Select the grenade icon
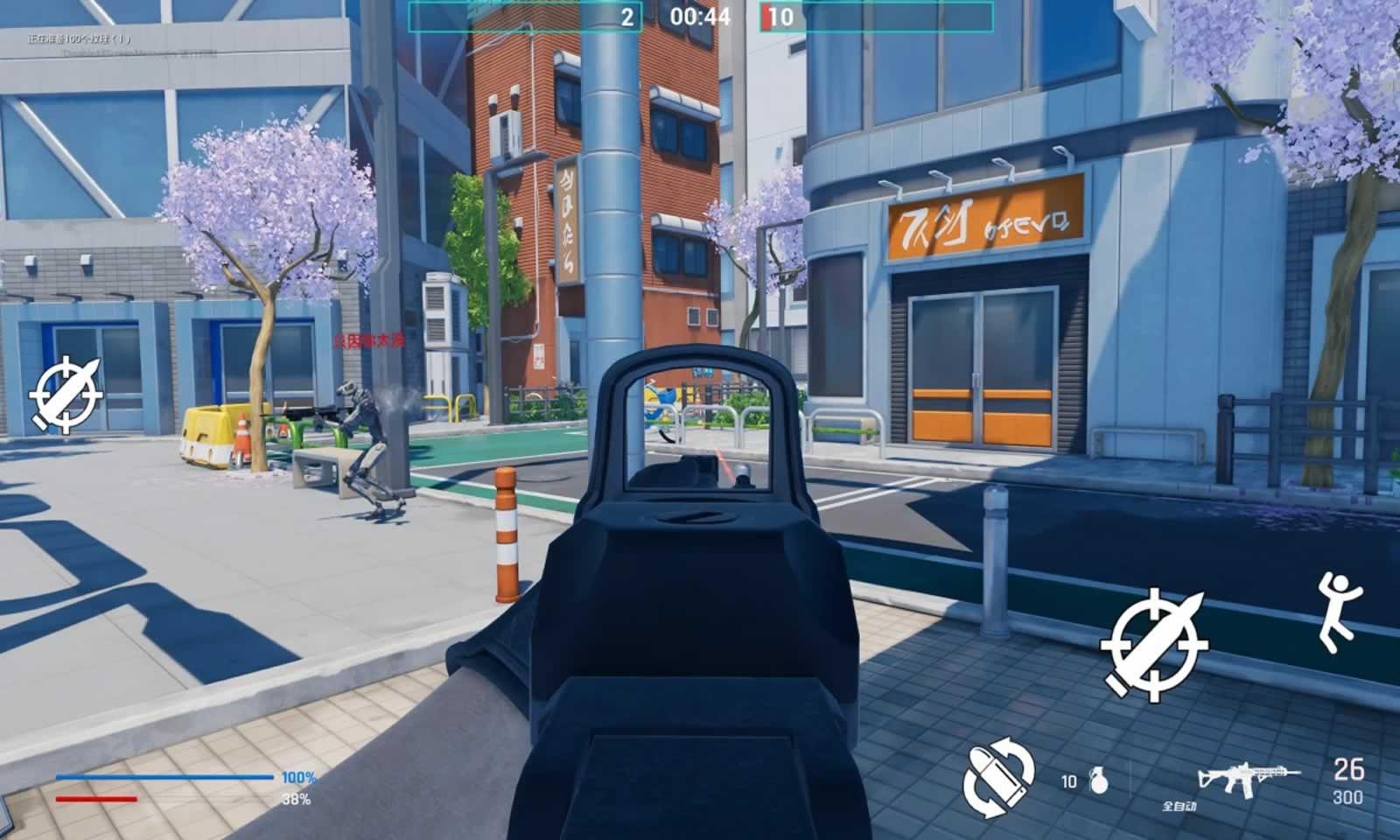The image size is (1400, 840). coord(1097,780)
